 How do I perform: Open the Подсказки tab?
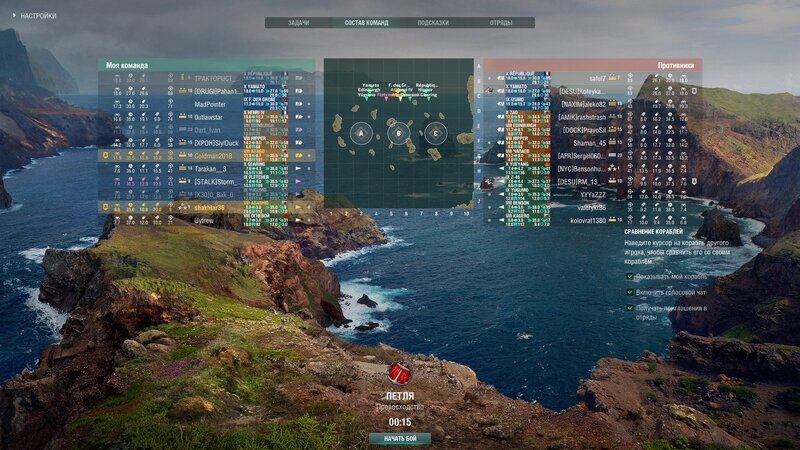click(433, 22)
